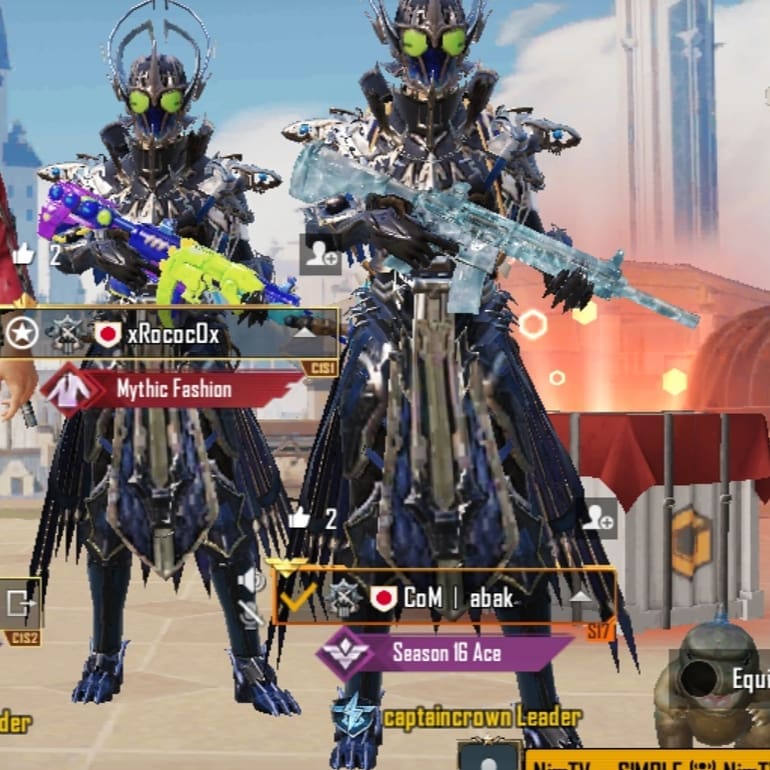Toggle the speaker icon beside CoM | abak
The image size is (770, 770).
(x=250, y=582)
